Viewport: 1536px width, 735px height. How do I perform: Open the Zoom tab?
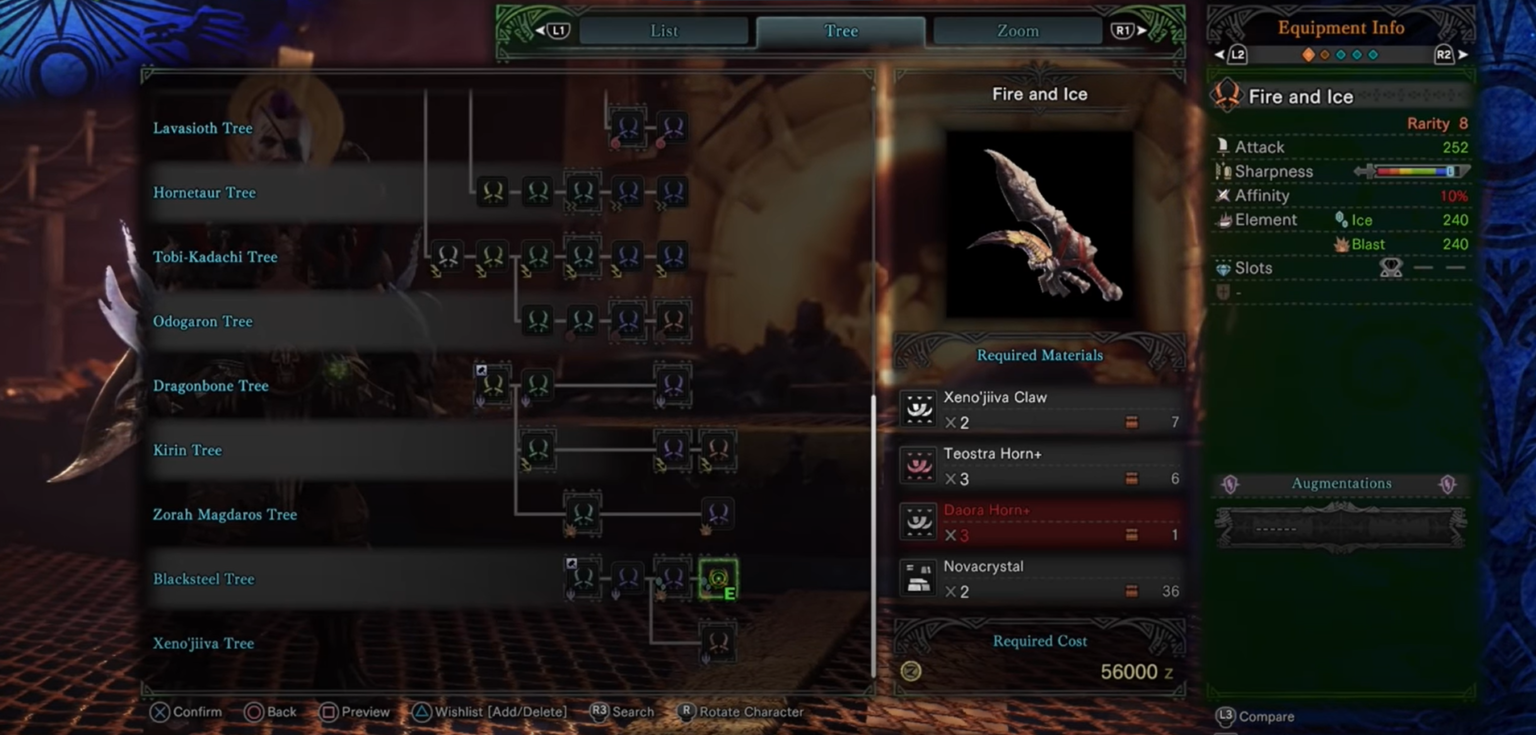coord(1016,30)
